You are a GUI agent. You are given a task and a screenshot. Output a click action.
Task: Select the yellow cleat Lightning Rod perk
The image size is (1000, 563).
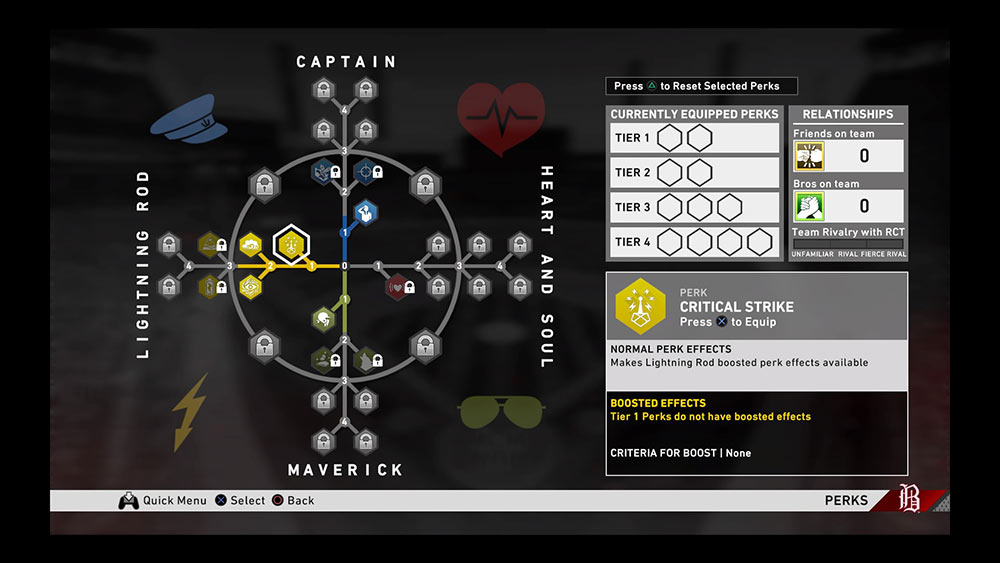(250, 244)
